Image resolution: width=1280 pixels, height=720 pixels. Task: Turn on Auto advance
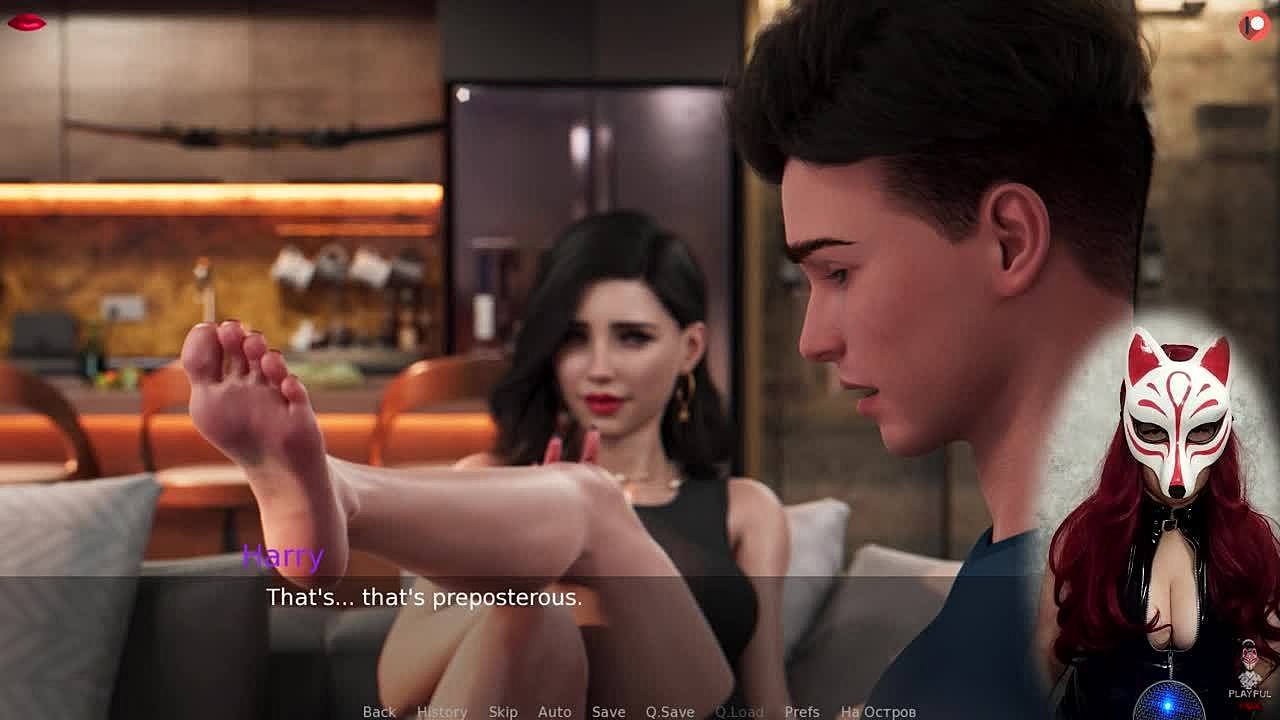pyautogui.click(x=555, y=711)
